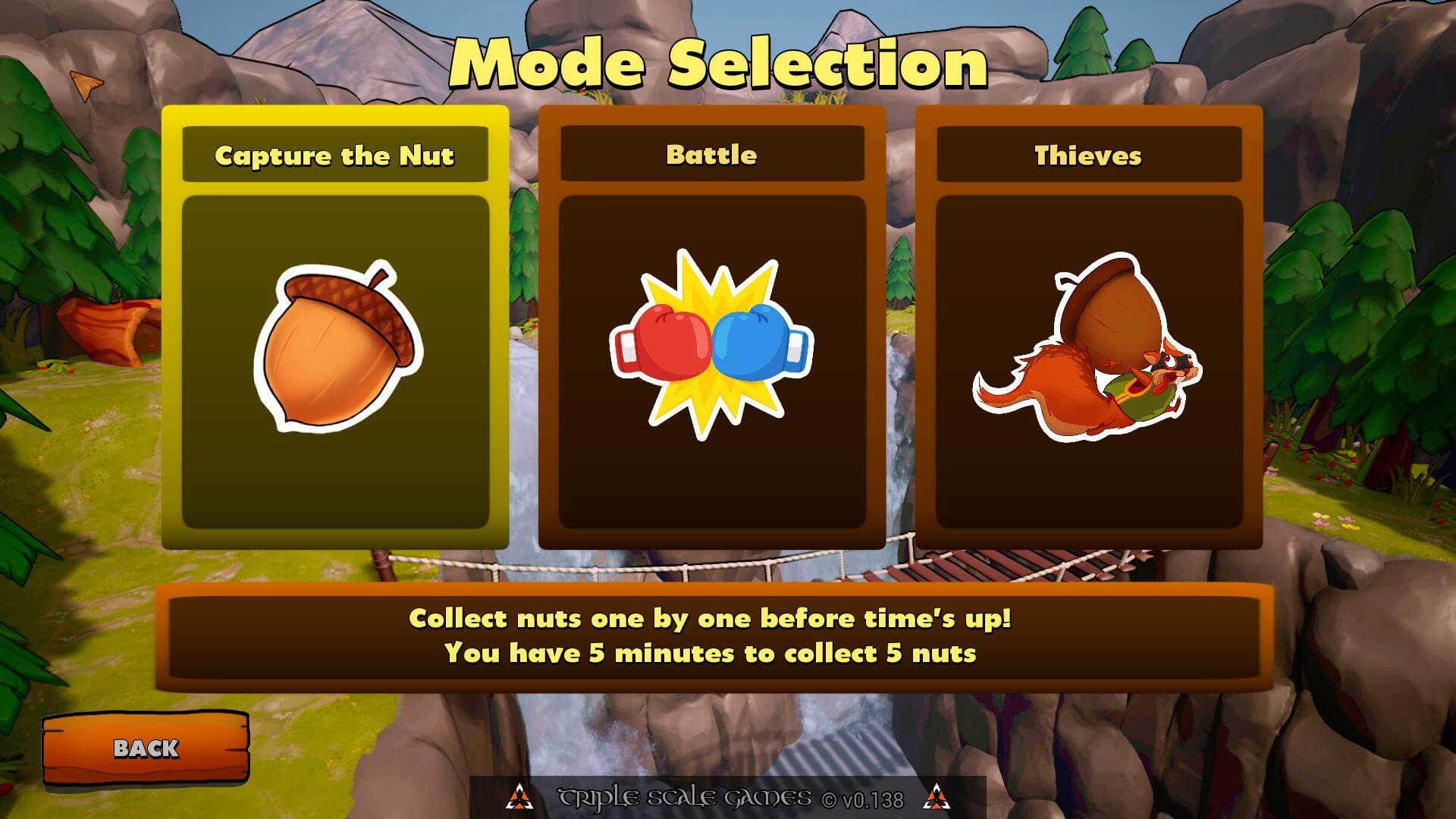Select the Capture the Nut mode
The height and width of the screenshot is (819, 1456).
[334, 328]
